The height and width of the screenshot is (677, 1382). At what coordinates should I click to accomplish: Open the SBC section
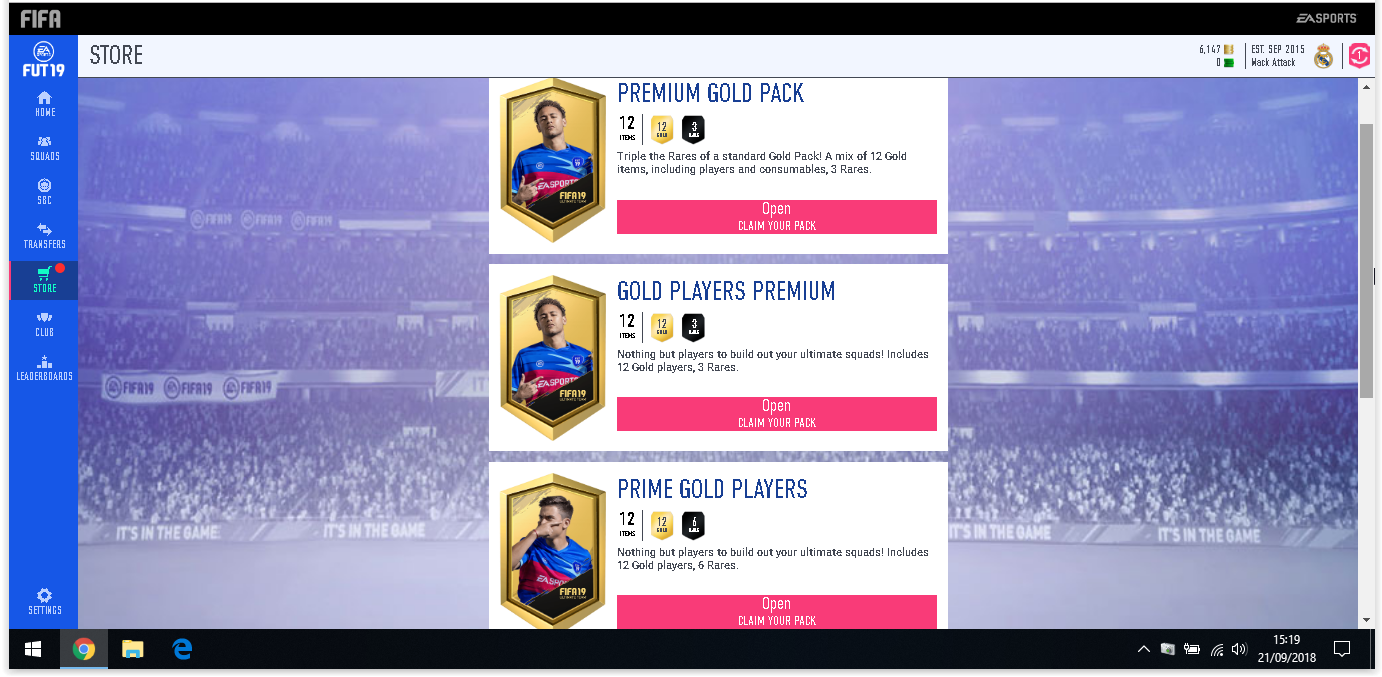point(44,191)
